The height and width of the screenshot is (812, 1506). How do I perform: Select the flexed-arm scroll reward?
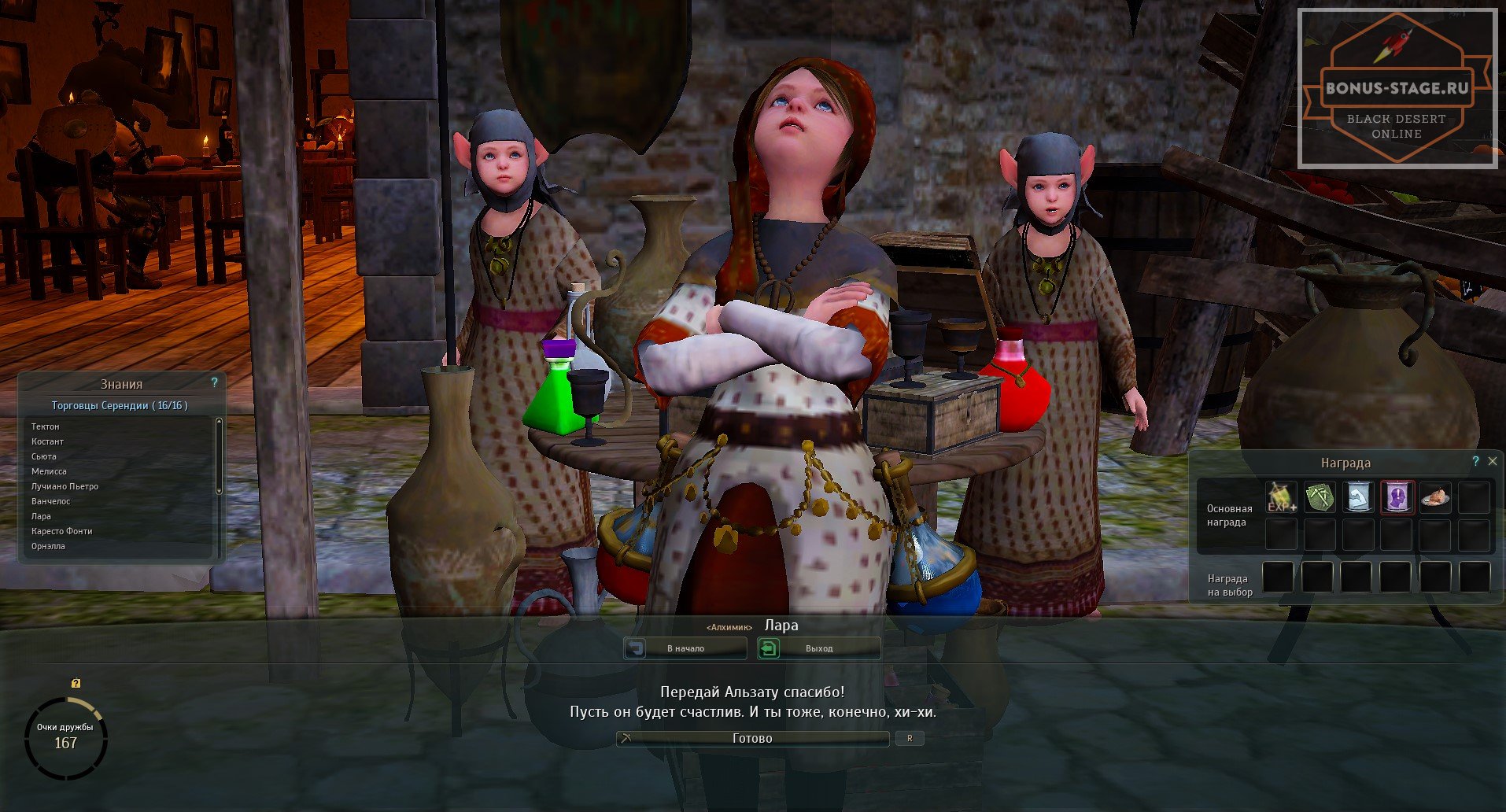click(x=1358, y=497)
